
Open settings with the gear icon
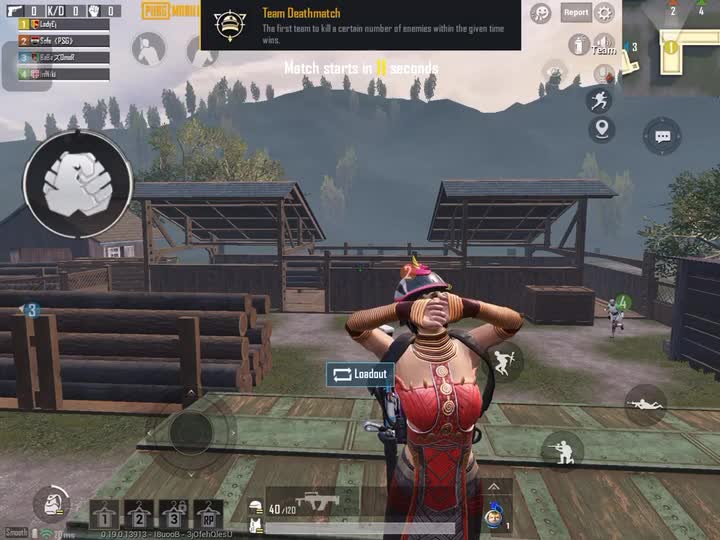click(x=604, y=12)
